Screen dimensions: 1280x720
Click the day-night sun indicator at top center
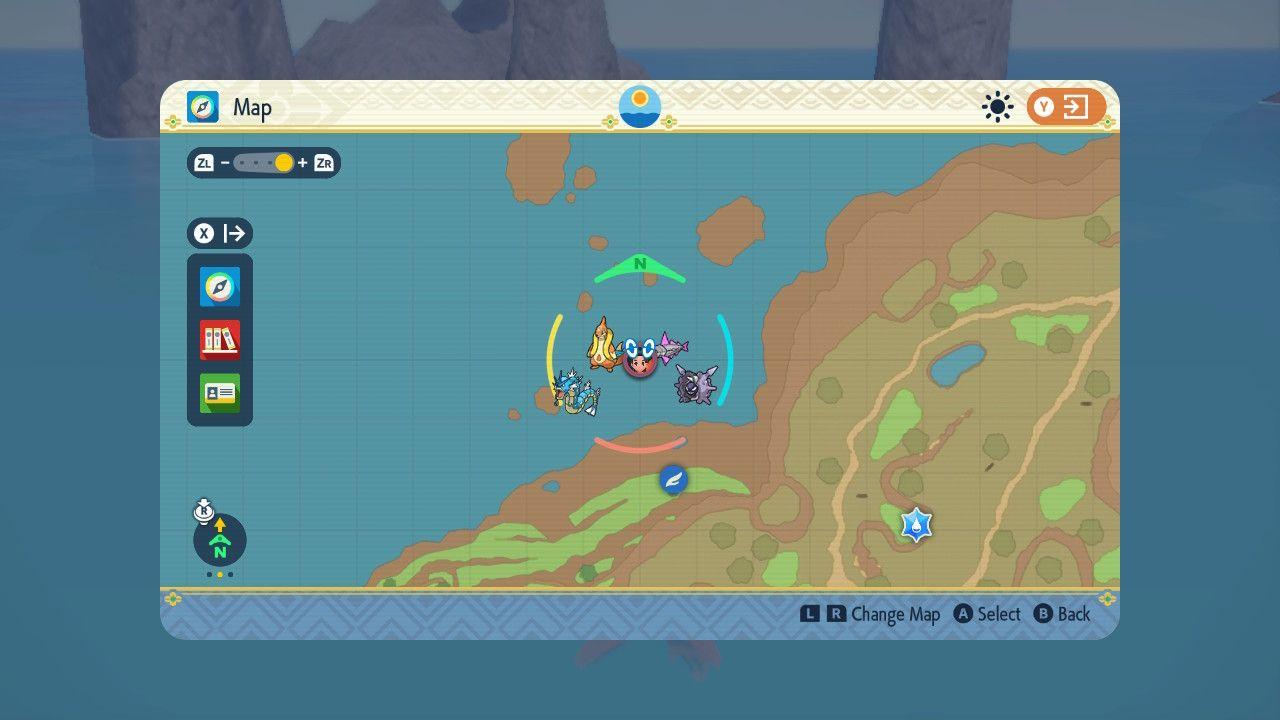coord(639,106)
